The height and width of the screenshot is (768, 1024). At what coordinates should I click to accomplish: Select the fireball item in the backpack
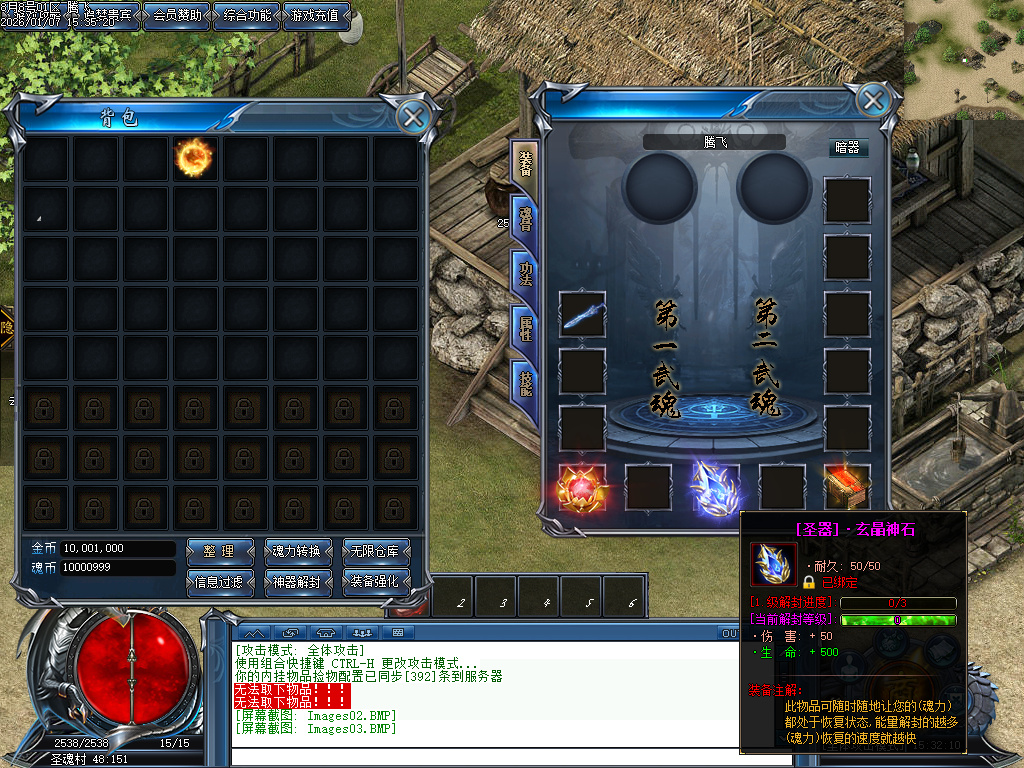pyautogui.click(x=193, y=157)
